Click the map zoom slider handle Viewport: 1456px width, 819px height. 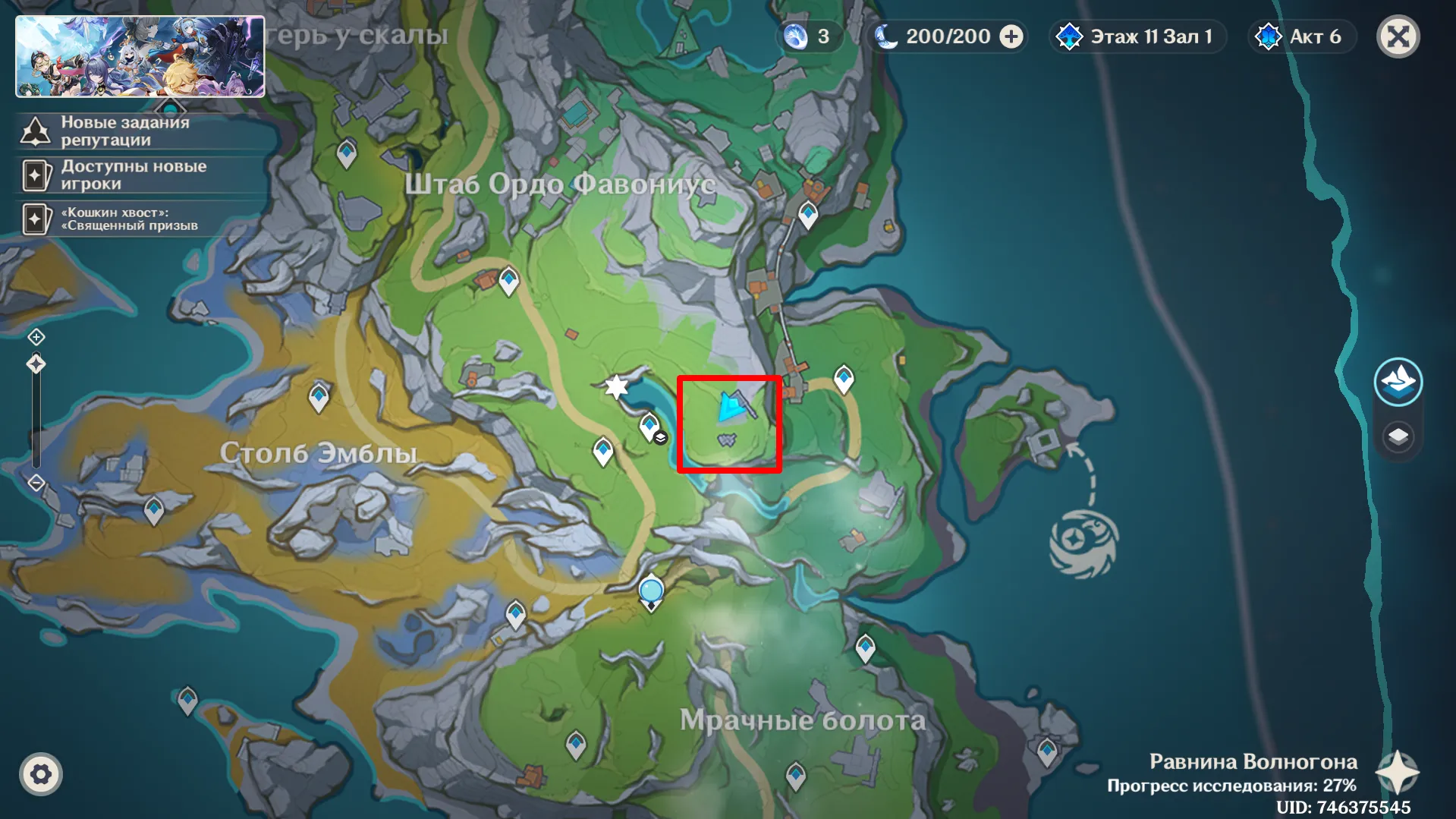click(36, 364)
